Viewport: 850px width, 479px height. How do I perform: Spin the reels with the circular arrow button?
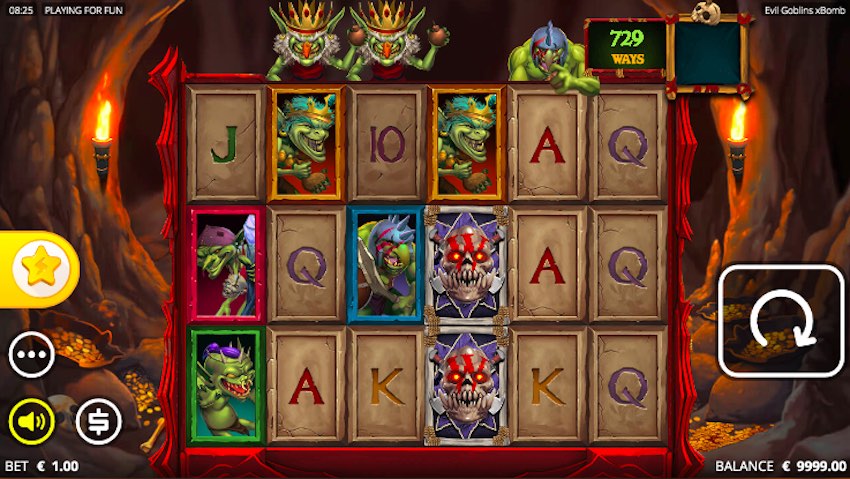pyautogui.click(x=781, y=320)
